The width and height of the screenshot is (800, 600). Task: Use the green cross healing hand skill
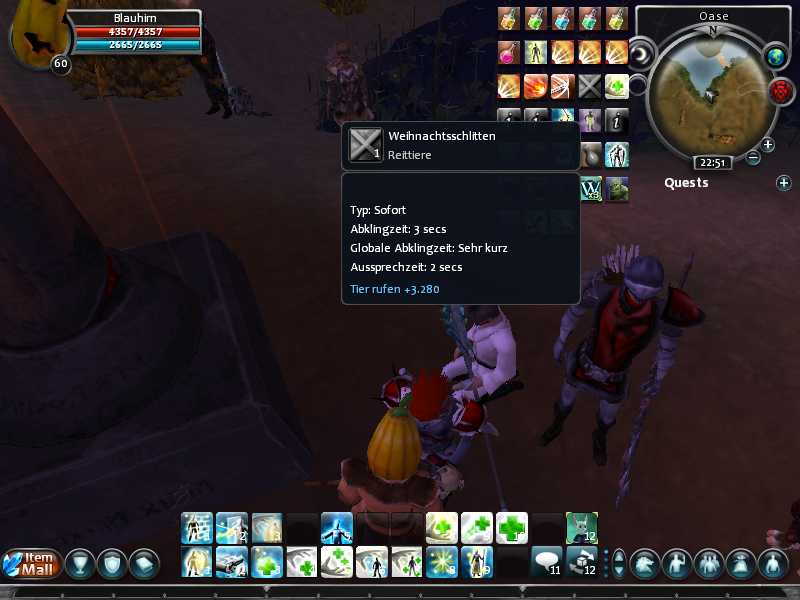click(616, 86)
